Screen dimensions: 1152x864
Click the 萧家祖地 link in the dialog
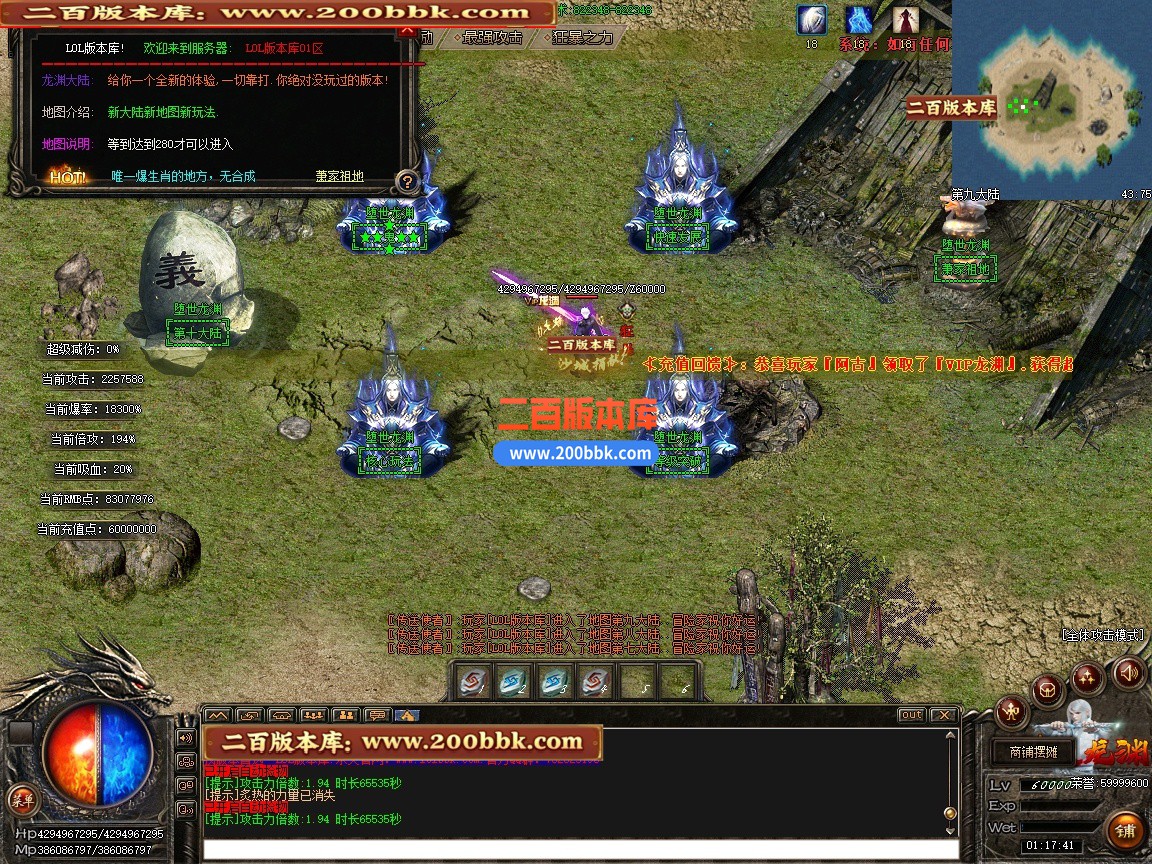[x=339, y=176]
